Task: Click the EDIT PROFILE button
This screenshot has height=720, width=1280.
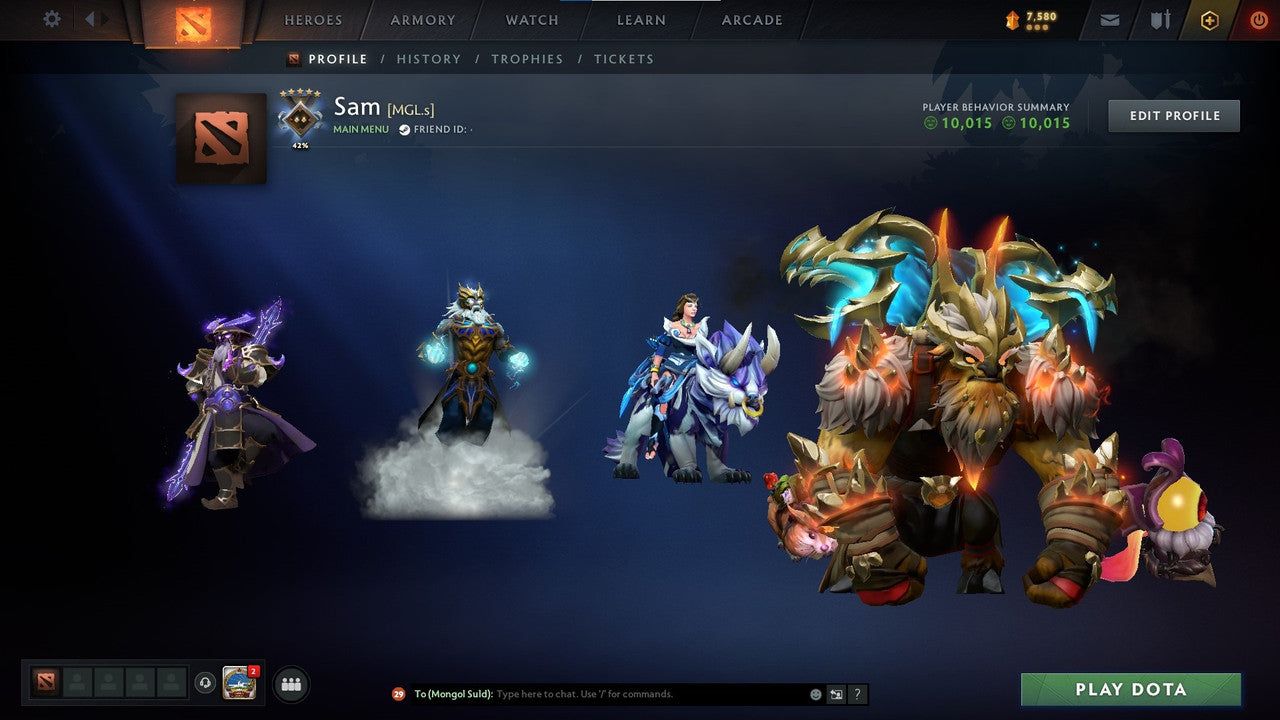Action: coord(1173,115)
